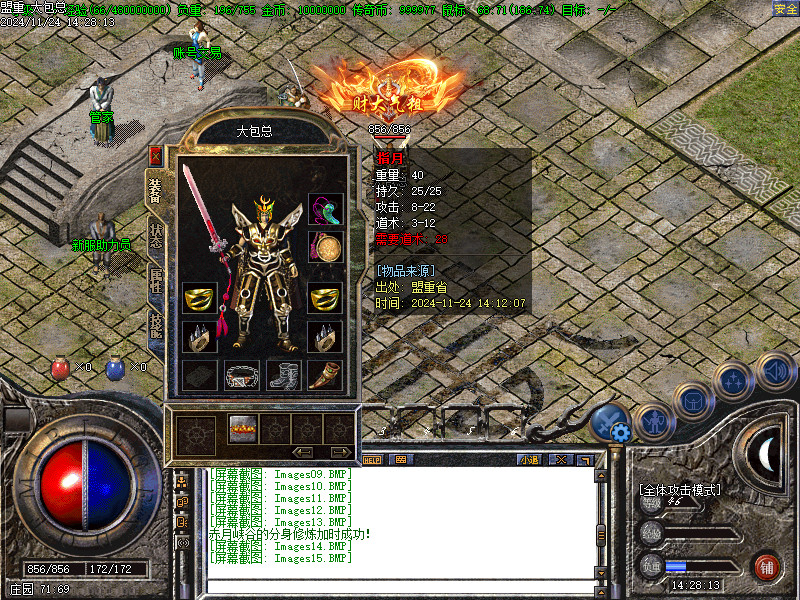Select the purple-green necklace slot
This screenshot has height=600, width=800.
325,208
